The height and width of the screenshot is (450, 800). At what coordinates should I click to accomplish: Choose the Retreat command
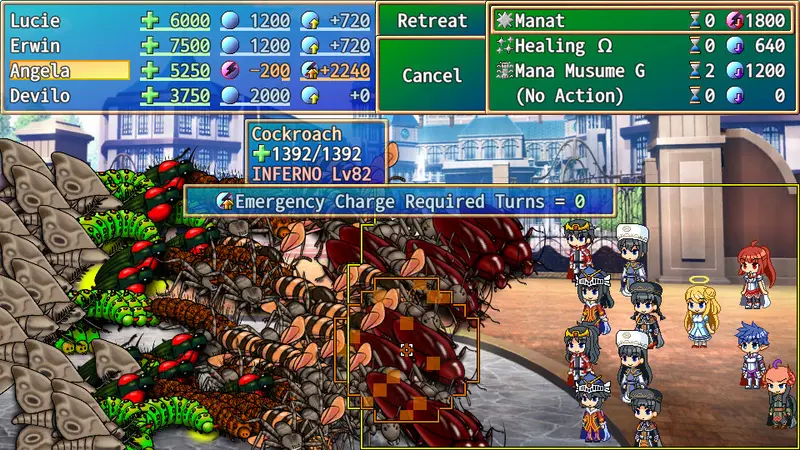(x=432, y=21)
